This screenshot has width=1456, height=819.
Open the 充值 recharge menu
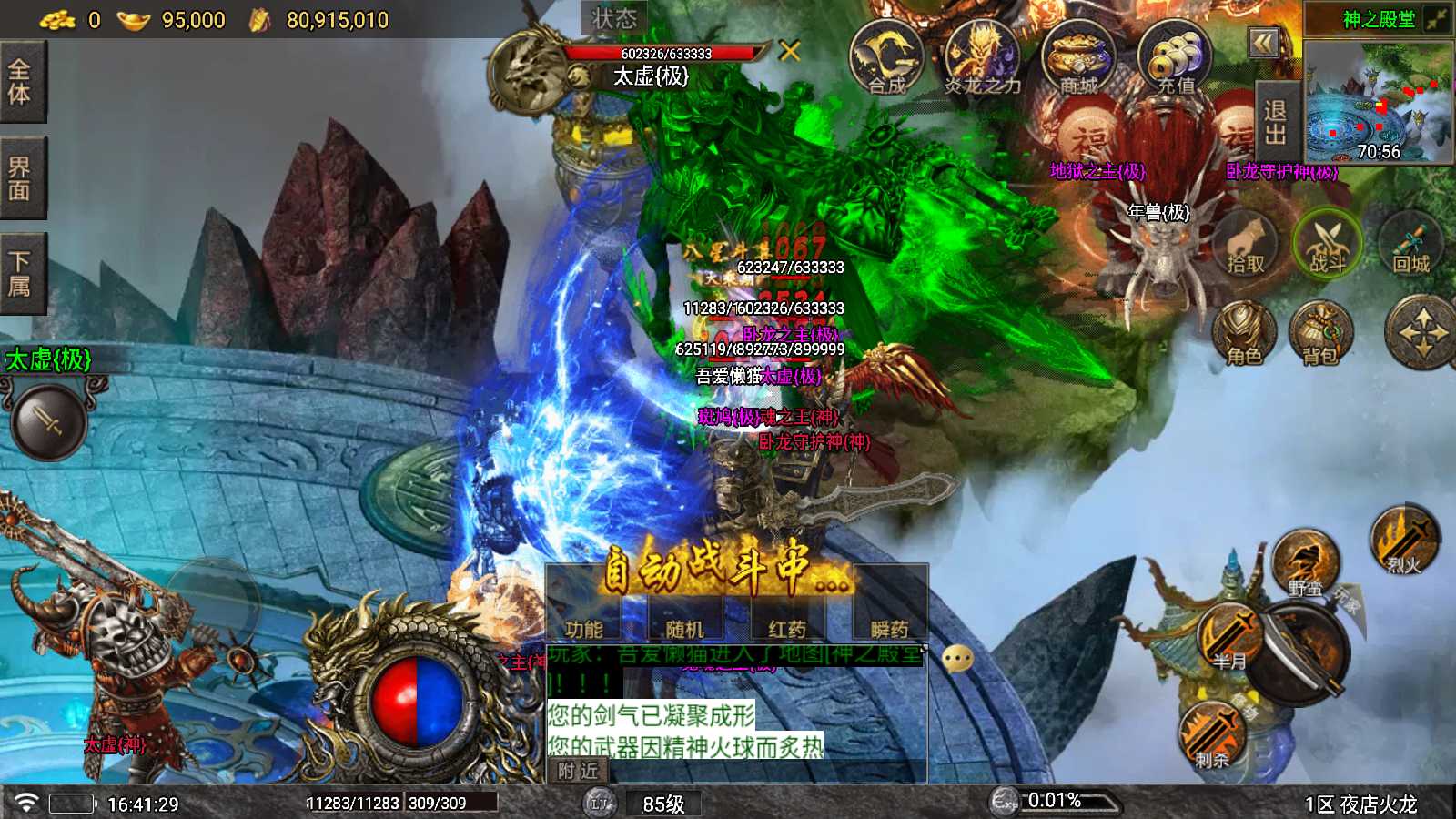coord(1175,58)
